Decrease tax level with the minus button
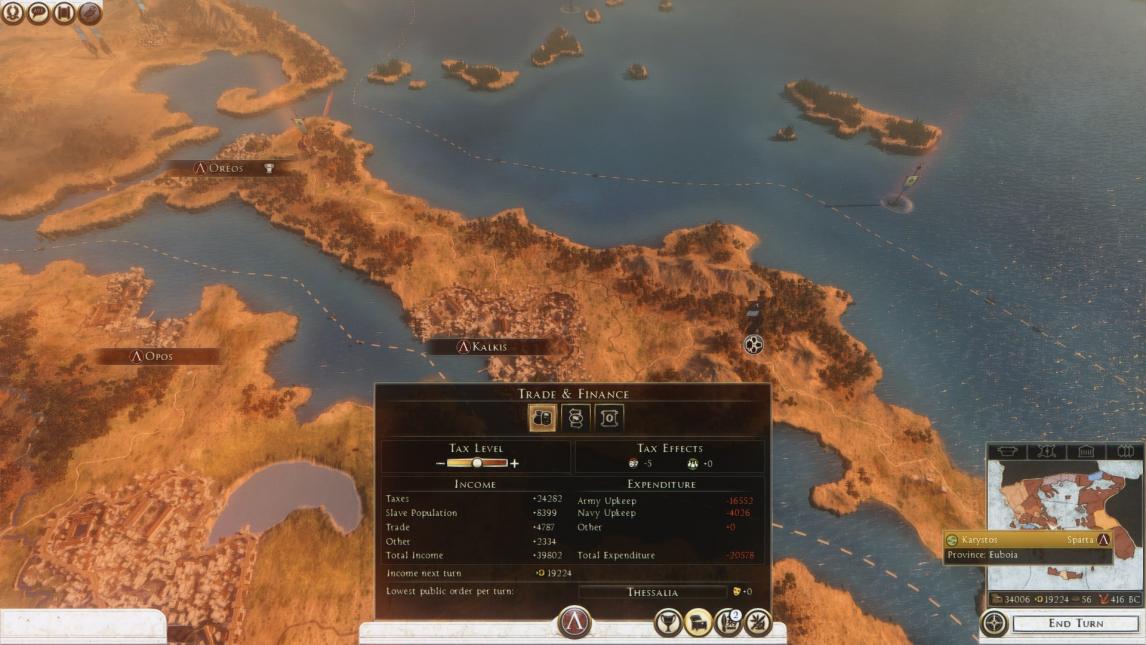The image size is (1146, 645). click(440, 463)
